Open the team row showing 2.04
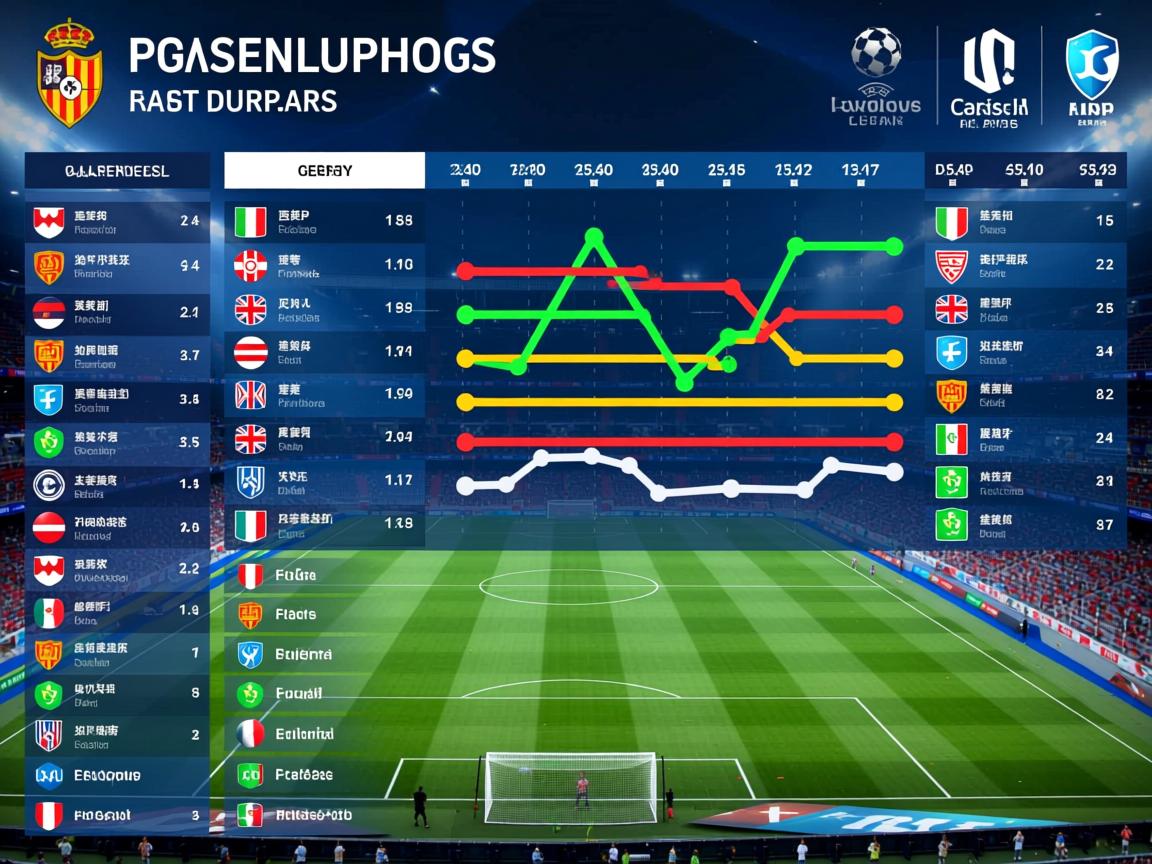 click(325, 437)
